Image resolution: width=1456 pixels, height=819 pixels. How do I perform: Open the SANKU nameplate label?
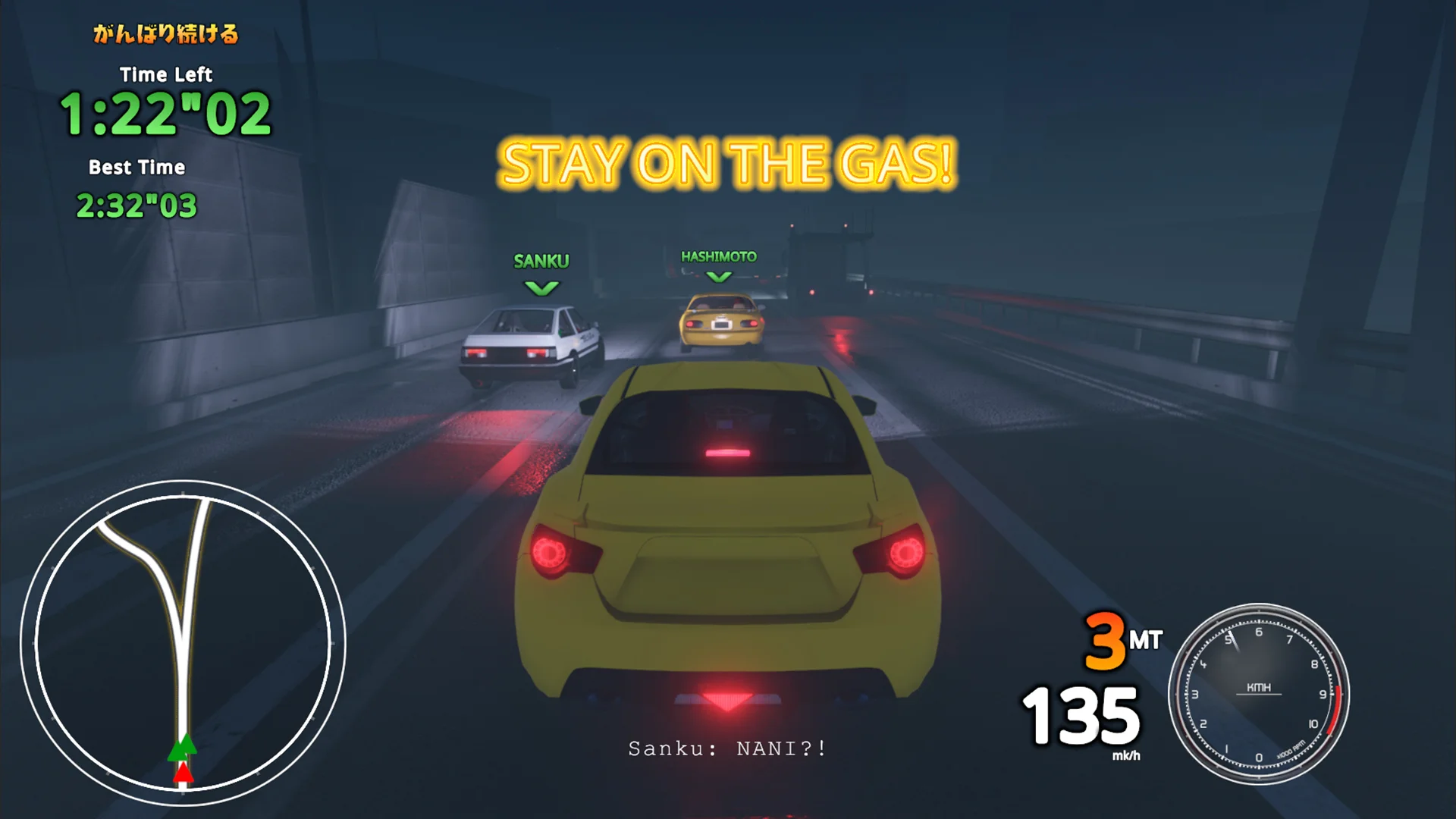click(541, 261)
